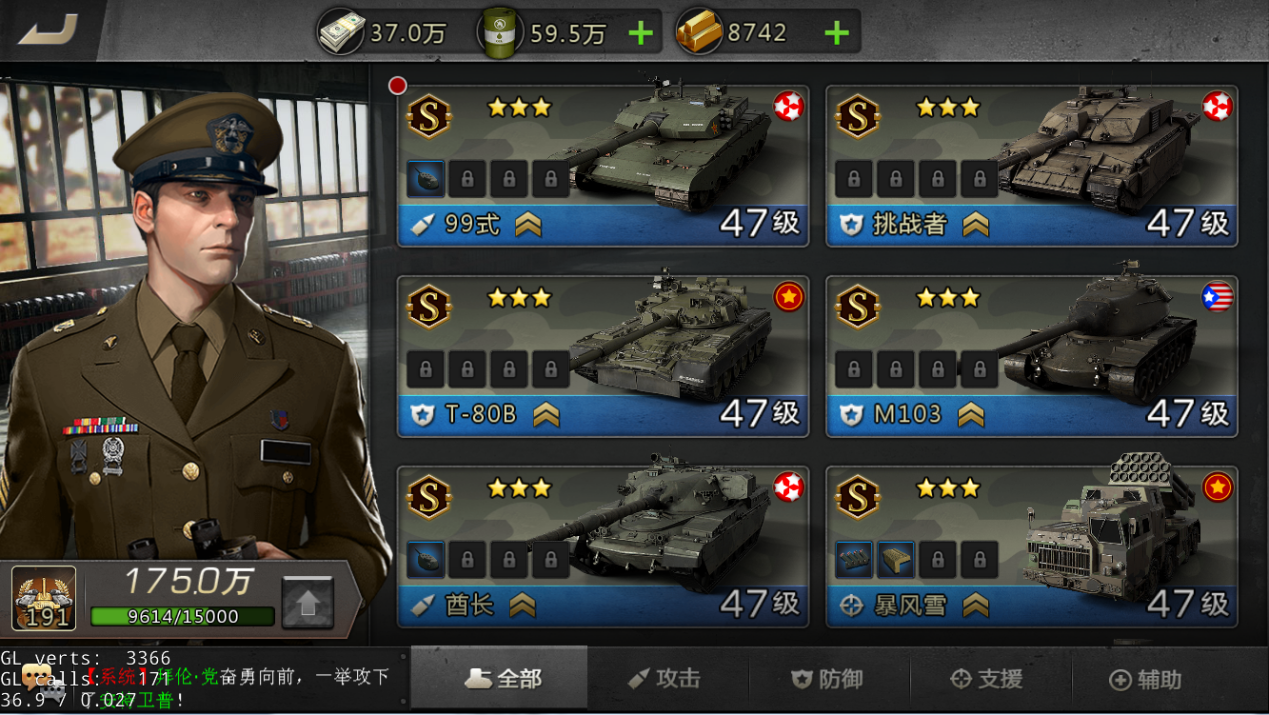Select the 暴风雪 rocket launcher card

pyautogui.click(x=1031, y=547)
